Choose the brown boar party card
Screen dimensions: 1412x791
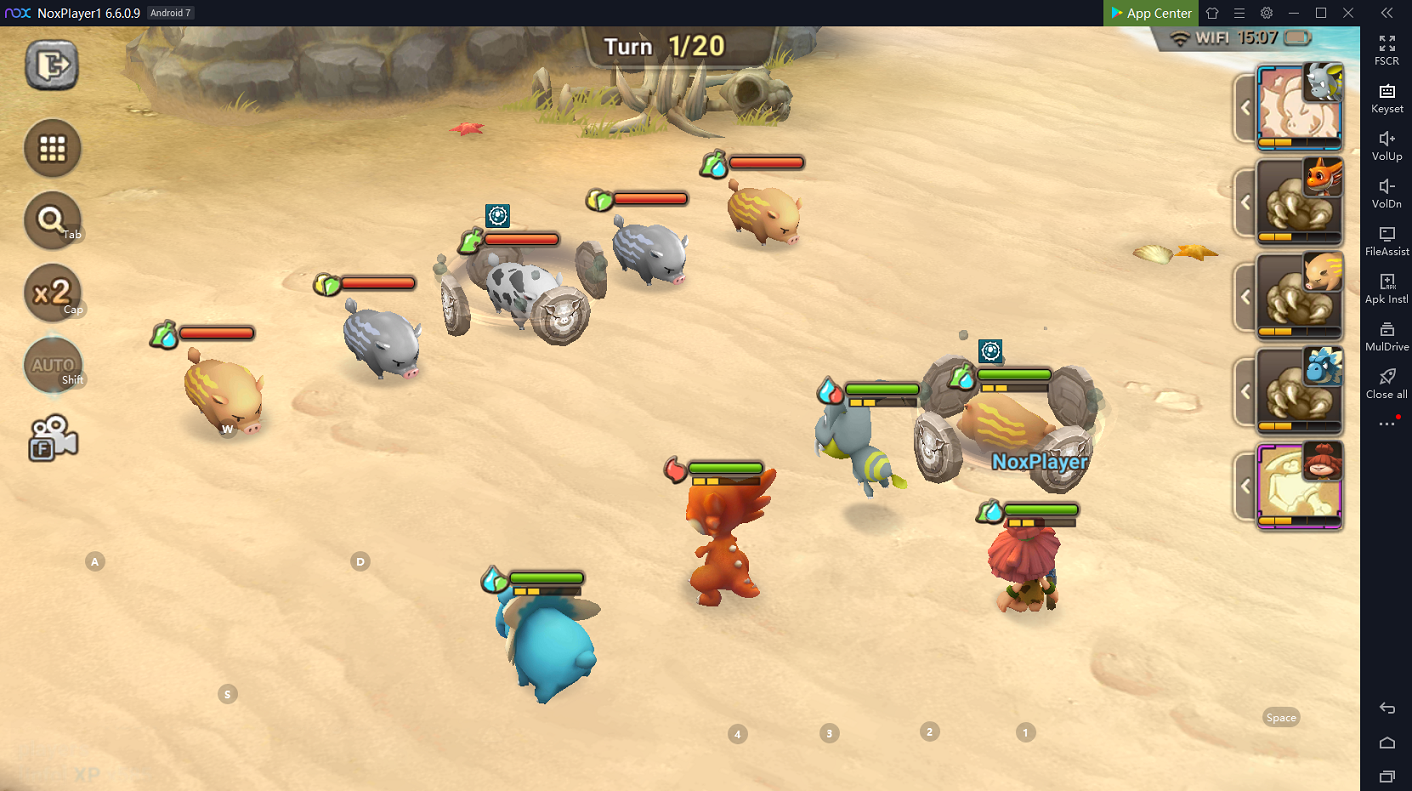pos(1299,297)
